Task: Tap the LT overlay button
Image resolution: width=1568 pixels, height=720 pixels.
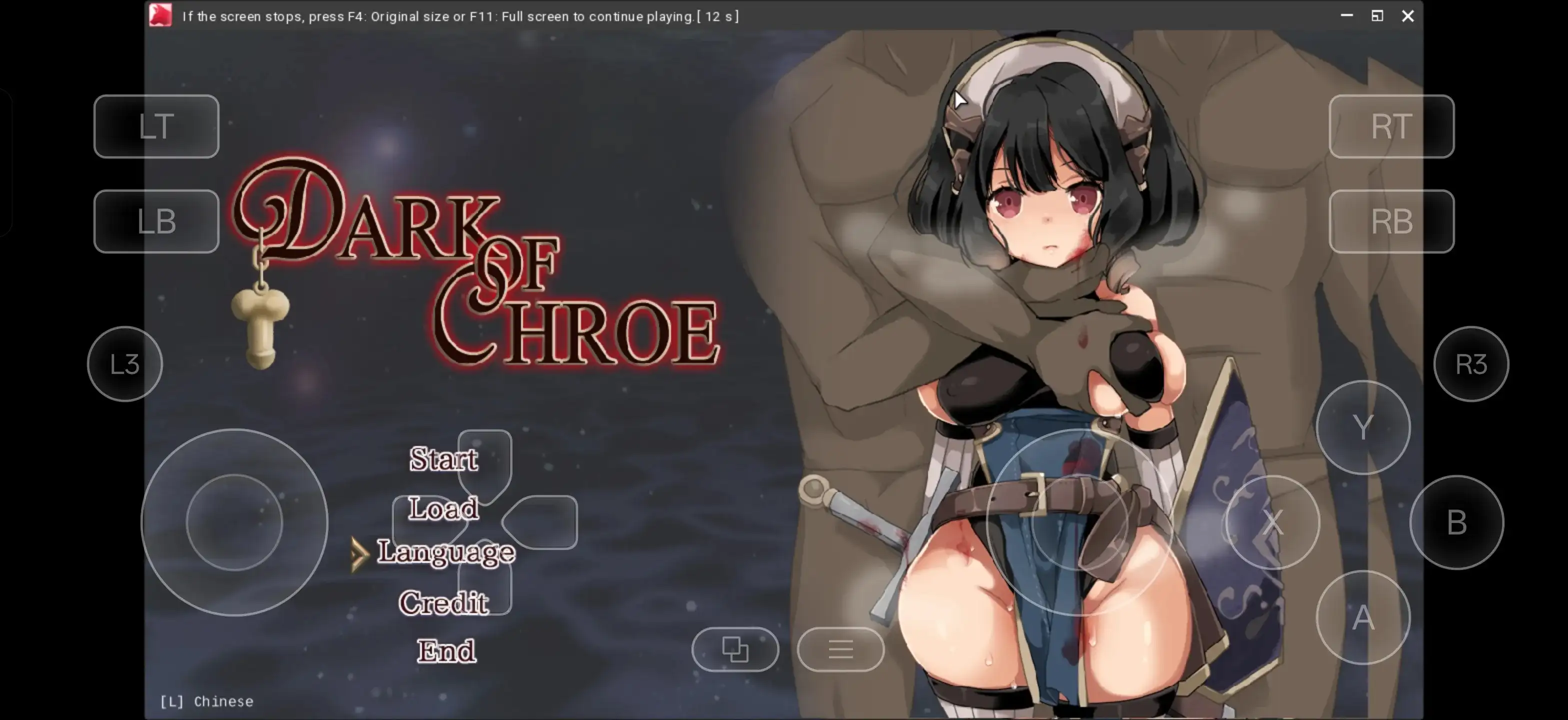Action: tap(156, 126)
